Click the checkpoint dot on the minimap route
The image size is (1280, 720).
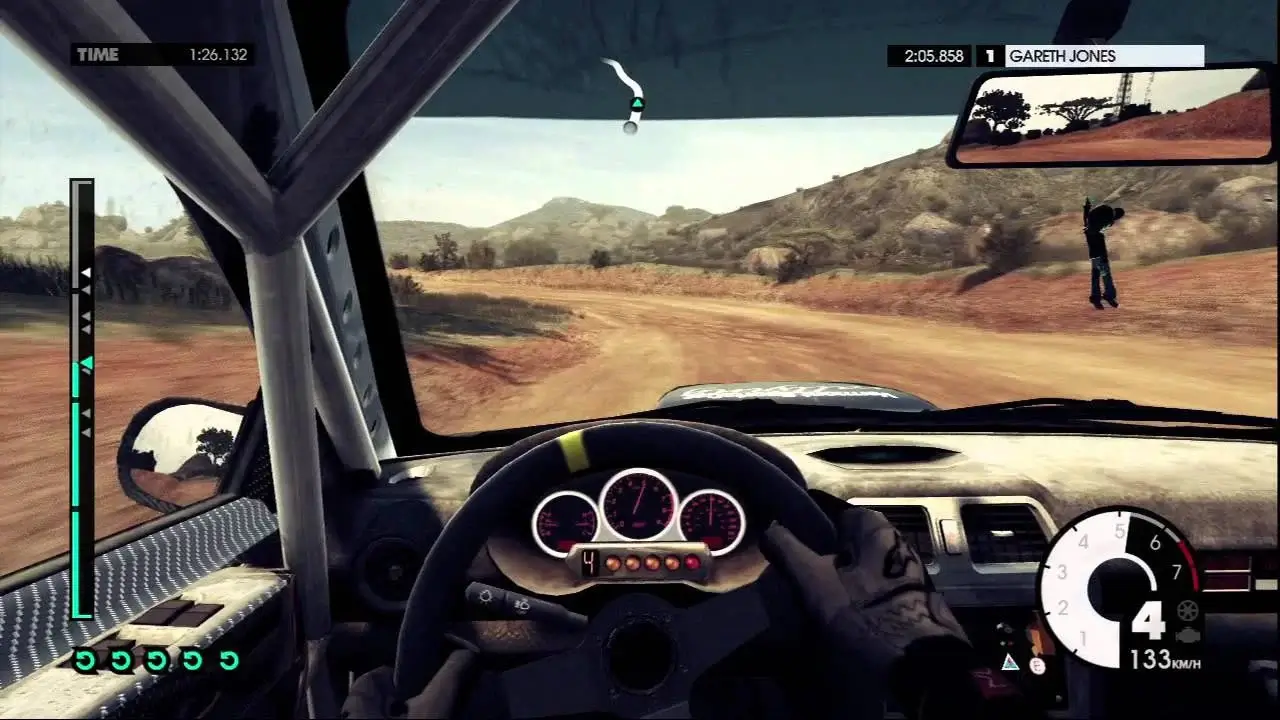[x=631, y=128]
